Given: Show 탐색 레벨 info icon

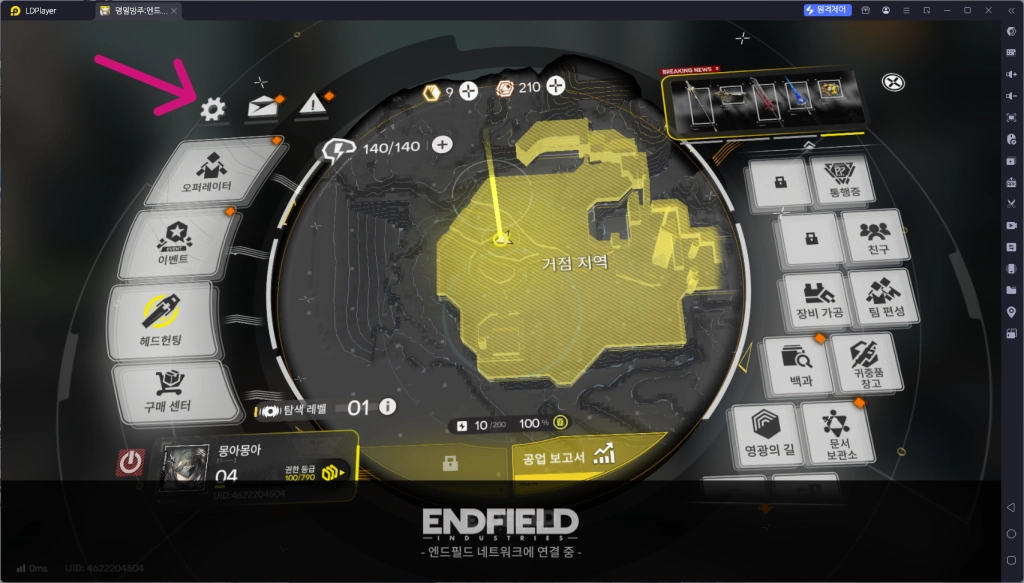Looking at the screenshot, I should coord(387,407).
